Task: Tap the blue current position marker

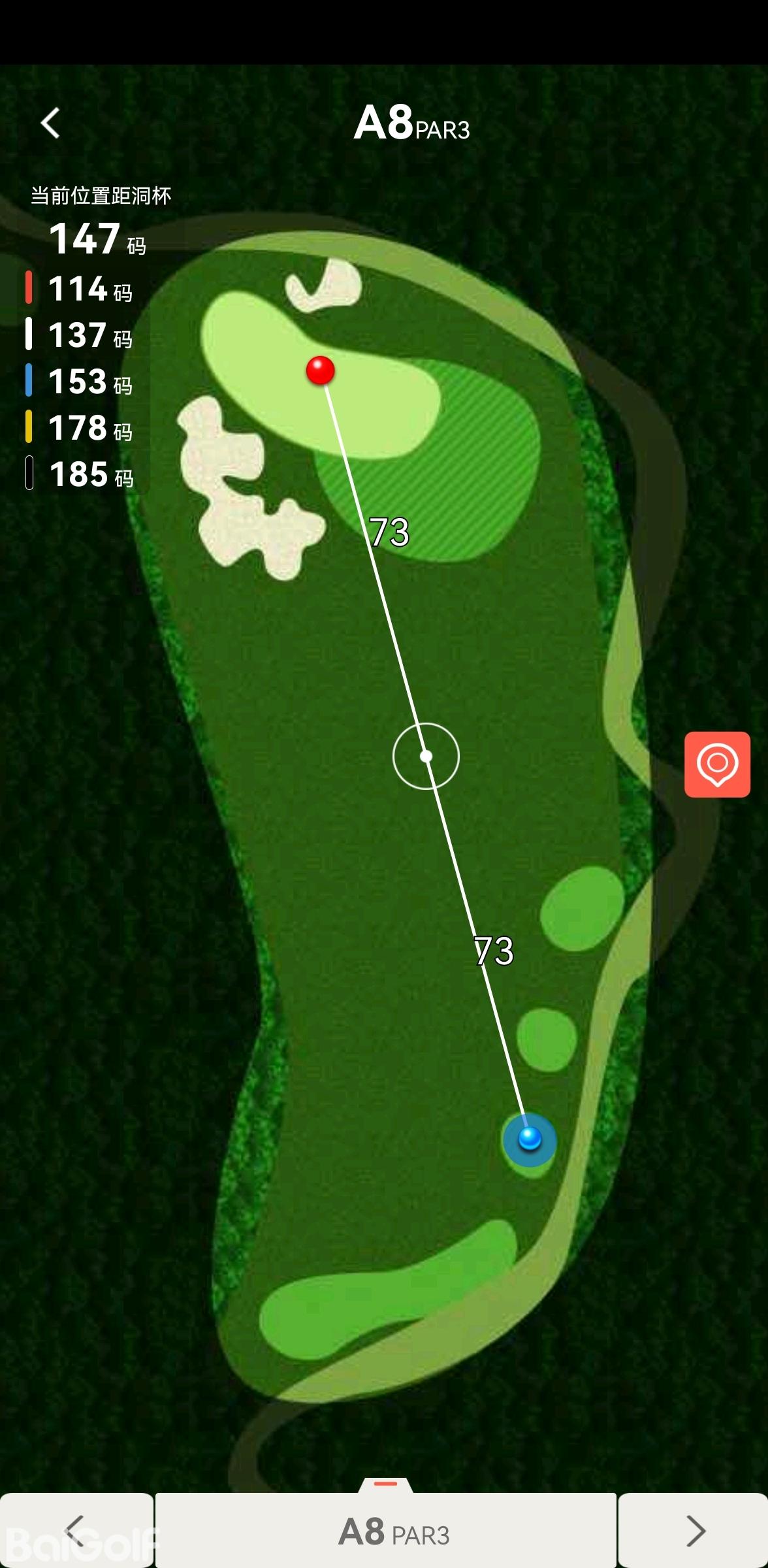Action: point(530,1139)
